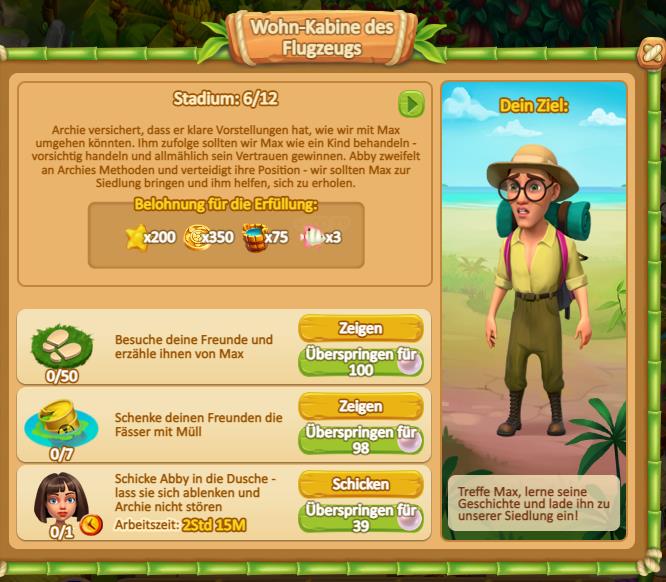
Task: Click Abby's portrait in the task list
Action: click(x=61, y=497)
